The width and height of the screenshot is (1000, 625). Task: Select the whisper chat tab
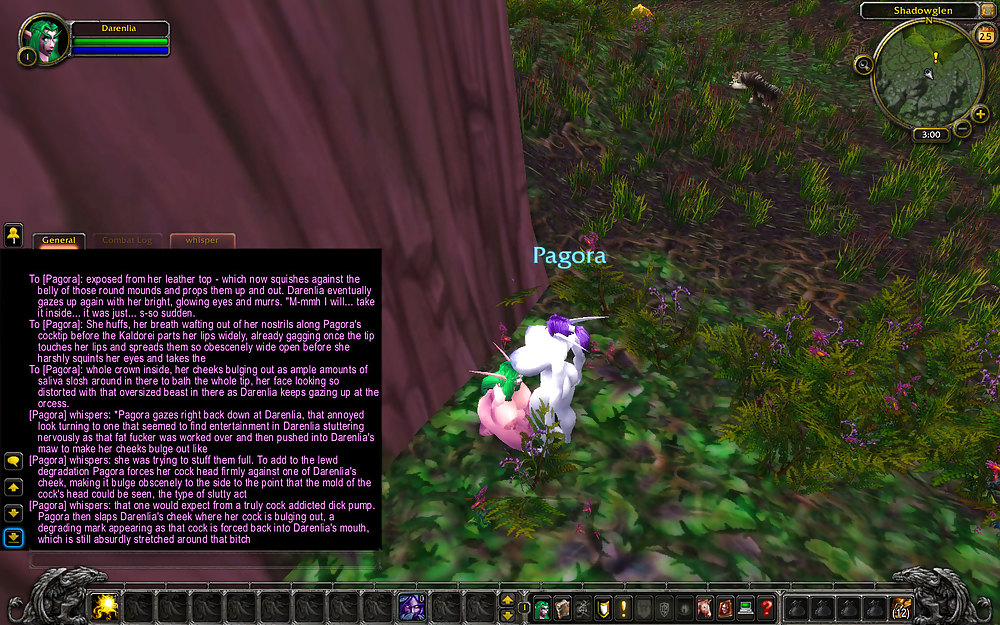click(202, 240)
